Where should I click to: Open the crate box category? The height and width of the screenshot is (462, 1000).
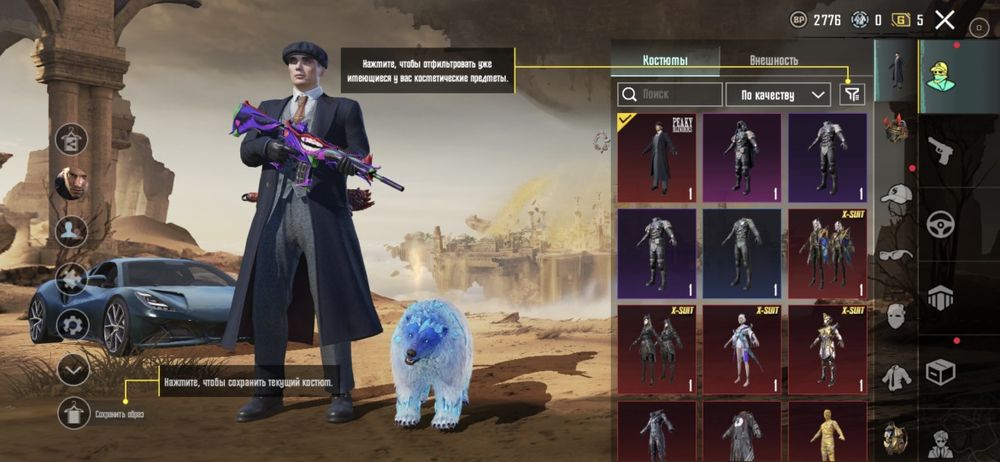(x=940, y=371)
